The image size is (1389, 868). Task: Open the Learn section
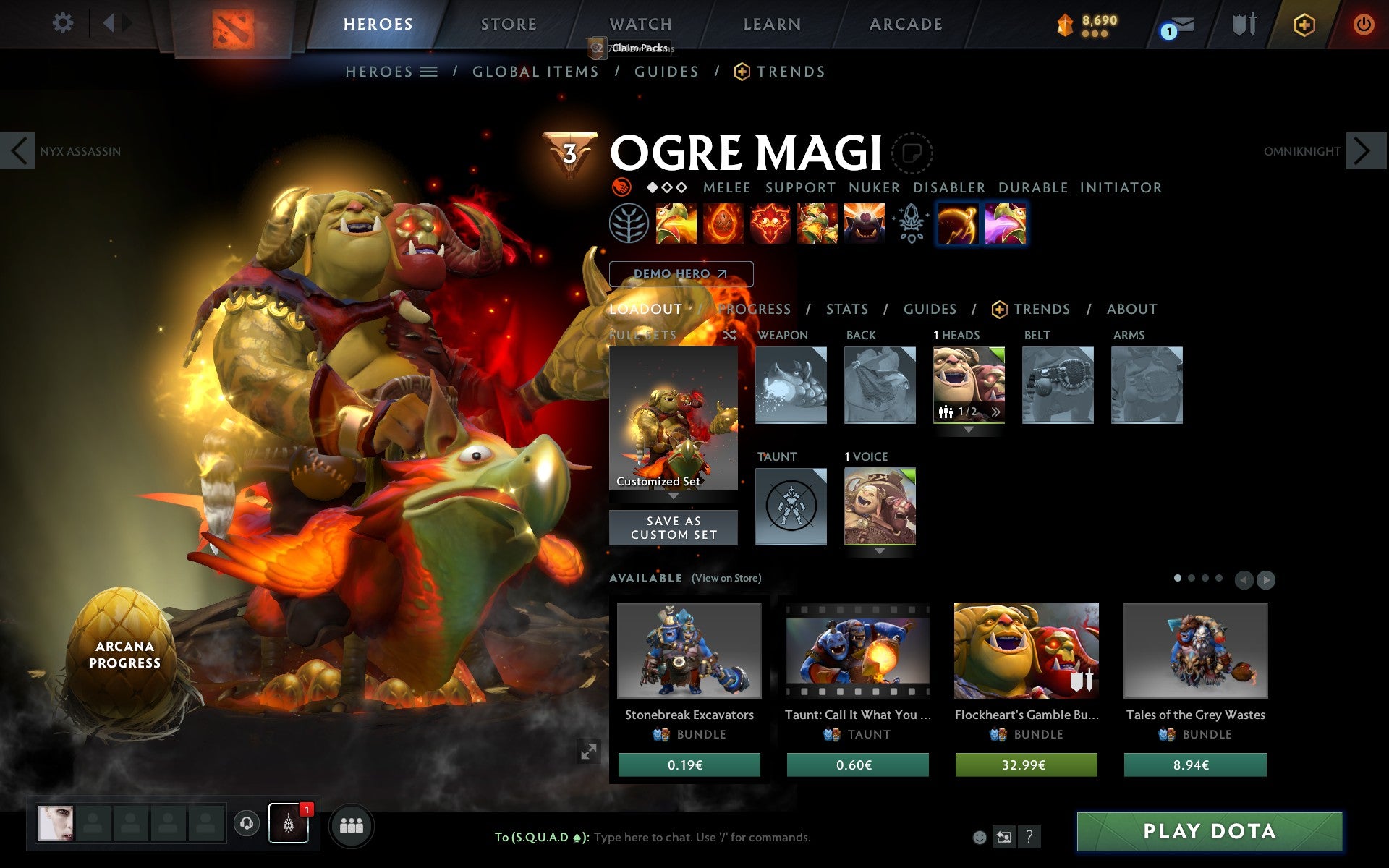[772, 24]
